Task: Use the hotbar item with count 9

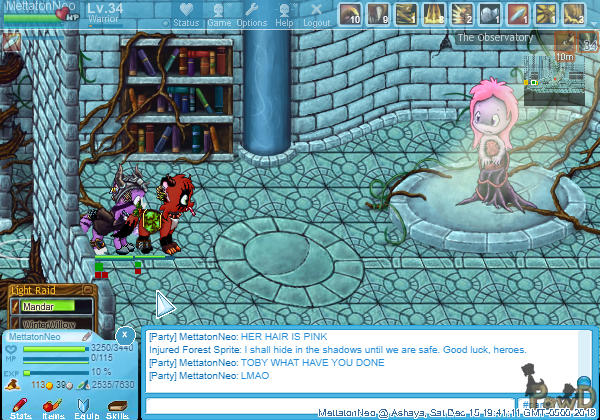Action: tap(378, 14)
